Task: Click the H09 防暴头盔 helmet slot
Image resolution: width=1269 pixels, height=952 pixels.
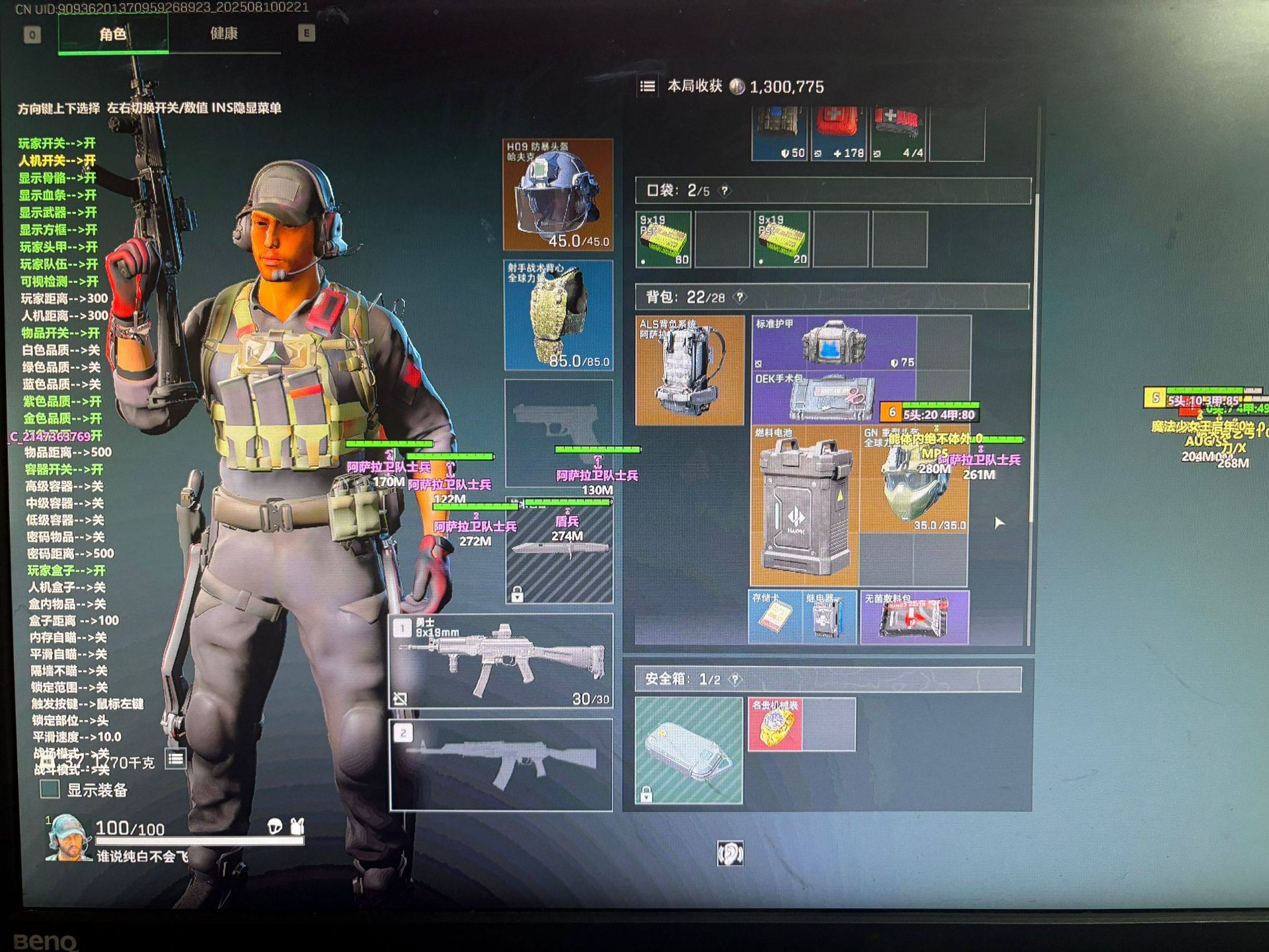Action: [558, 194]
